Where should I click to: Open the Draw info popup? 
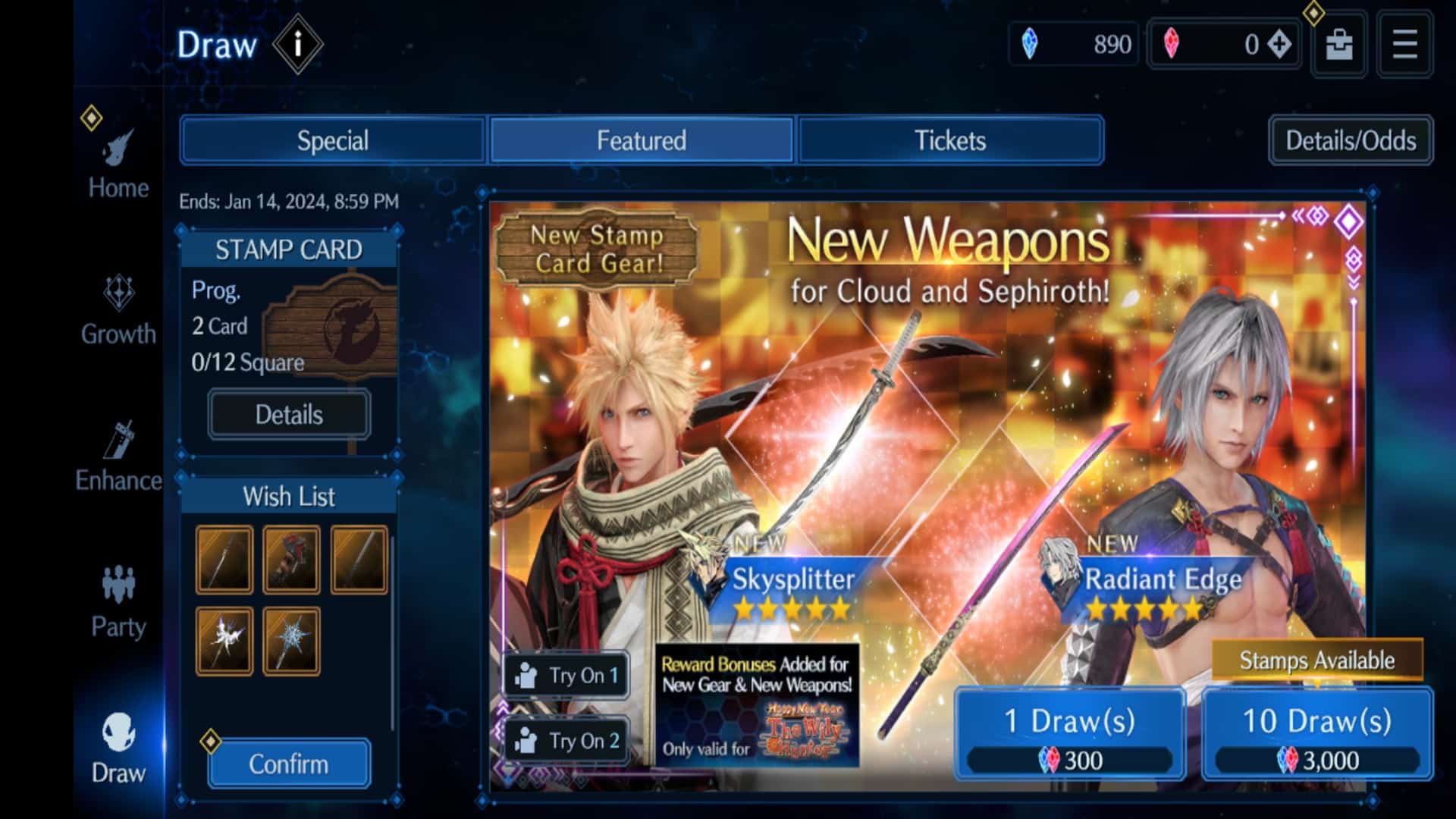tap(298, 45)
